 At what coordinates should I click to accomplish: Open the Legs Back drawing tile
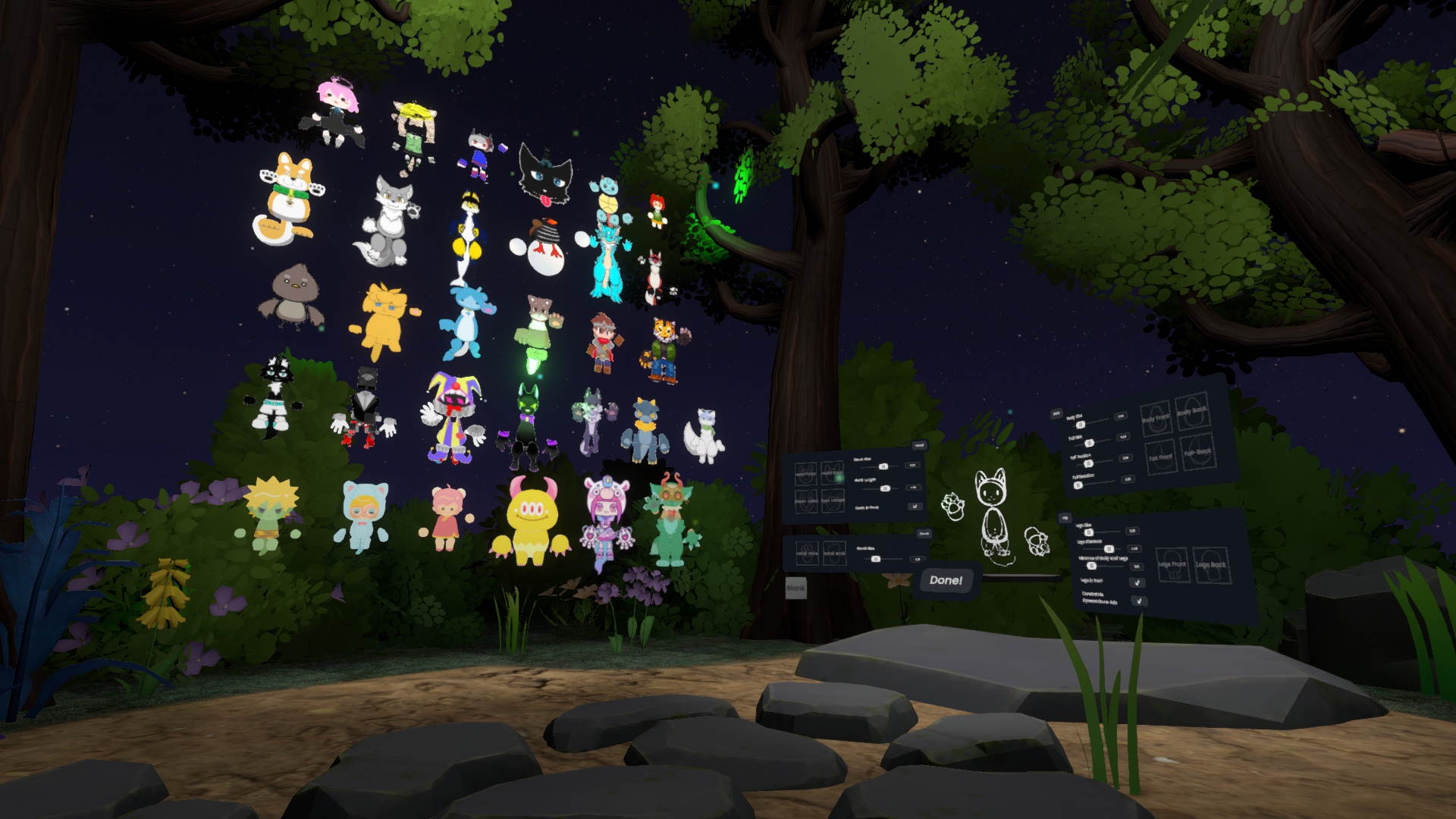click(x=1211, y=565)
